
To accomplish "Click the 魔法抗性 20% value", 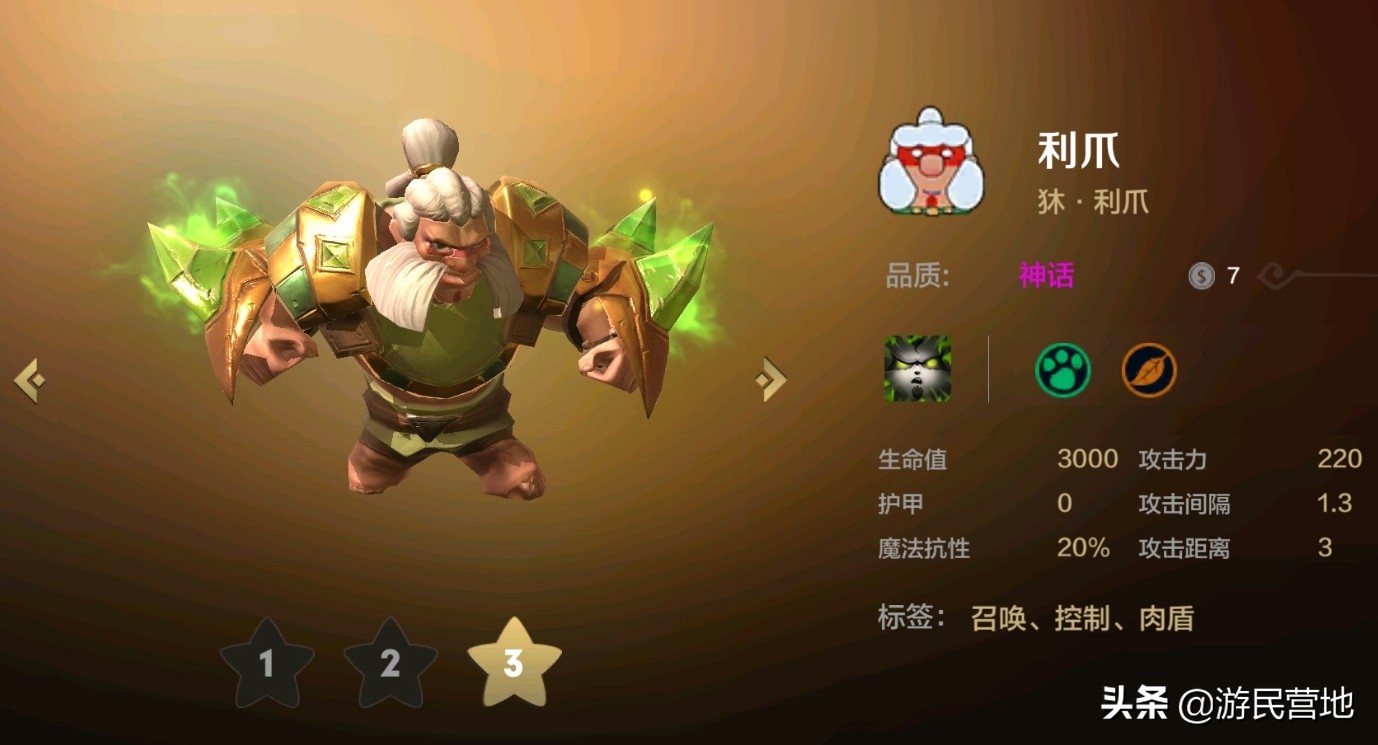I will tap(1087, 548).
